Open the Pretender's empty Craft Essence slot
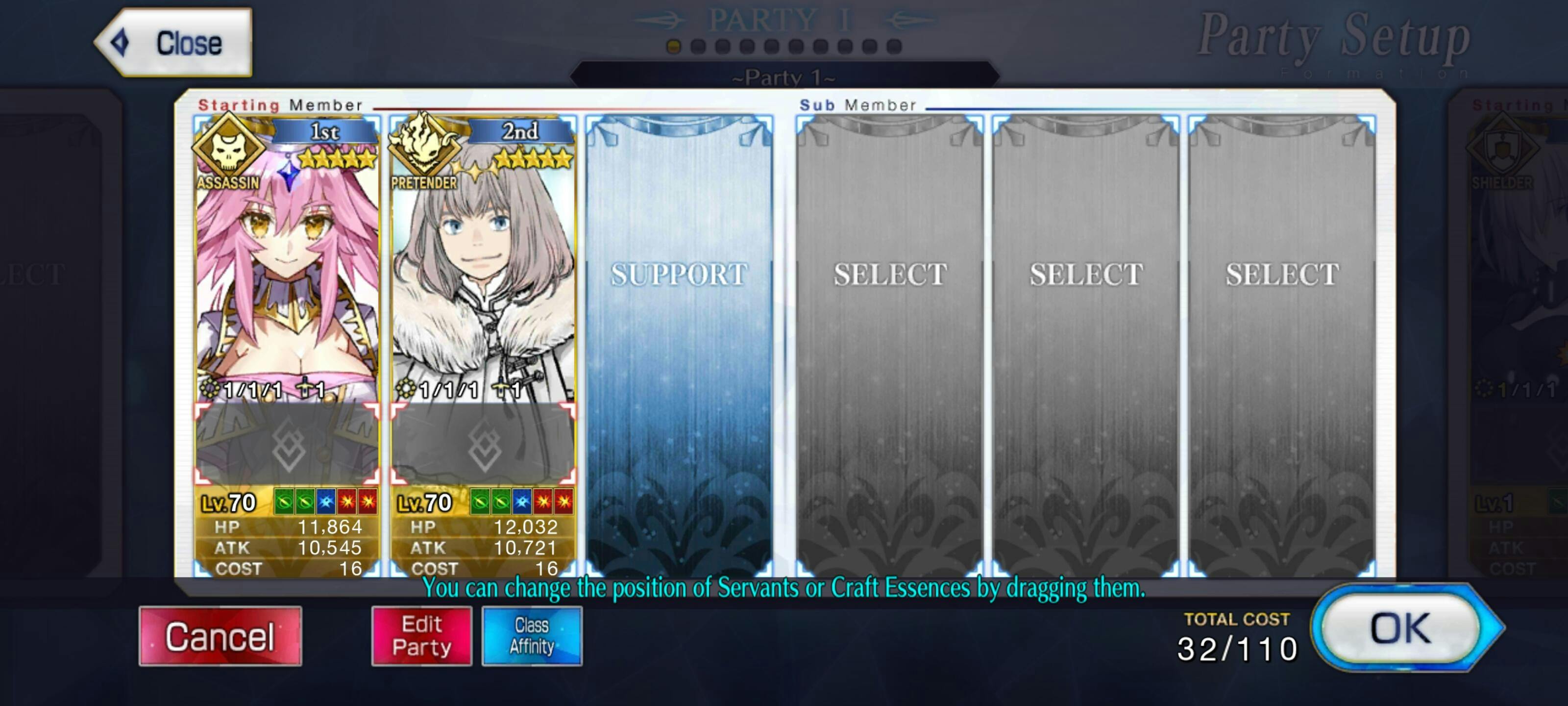1568x706 pixels. [483, 444]
